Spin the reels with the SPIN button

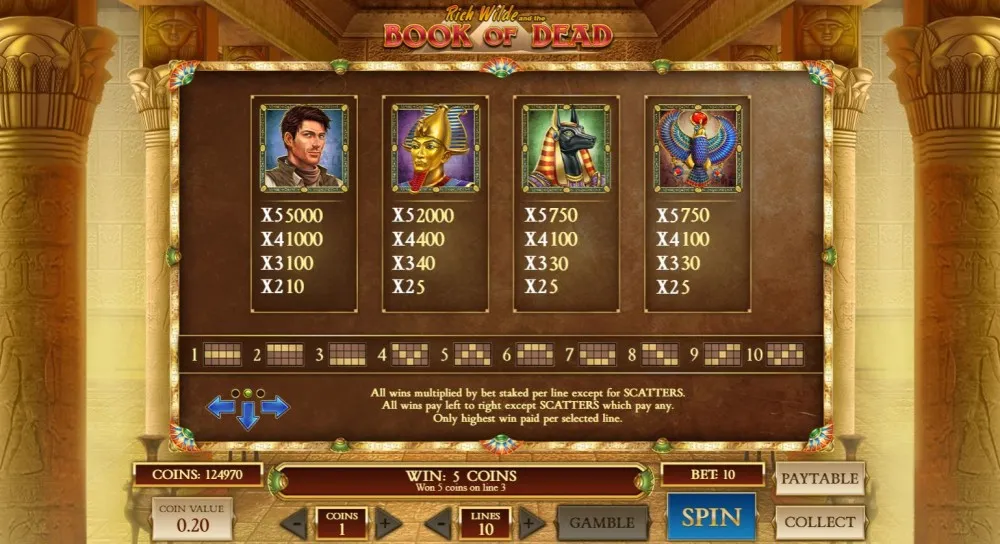[712, 517]
